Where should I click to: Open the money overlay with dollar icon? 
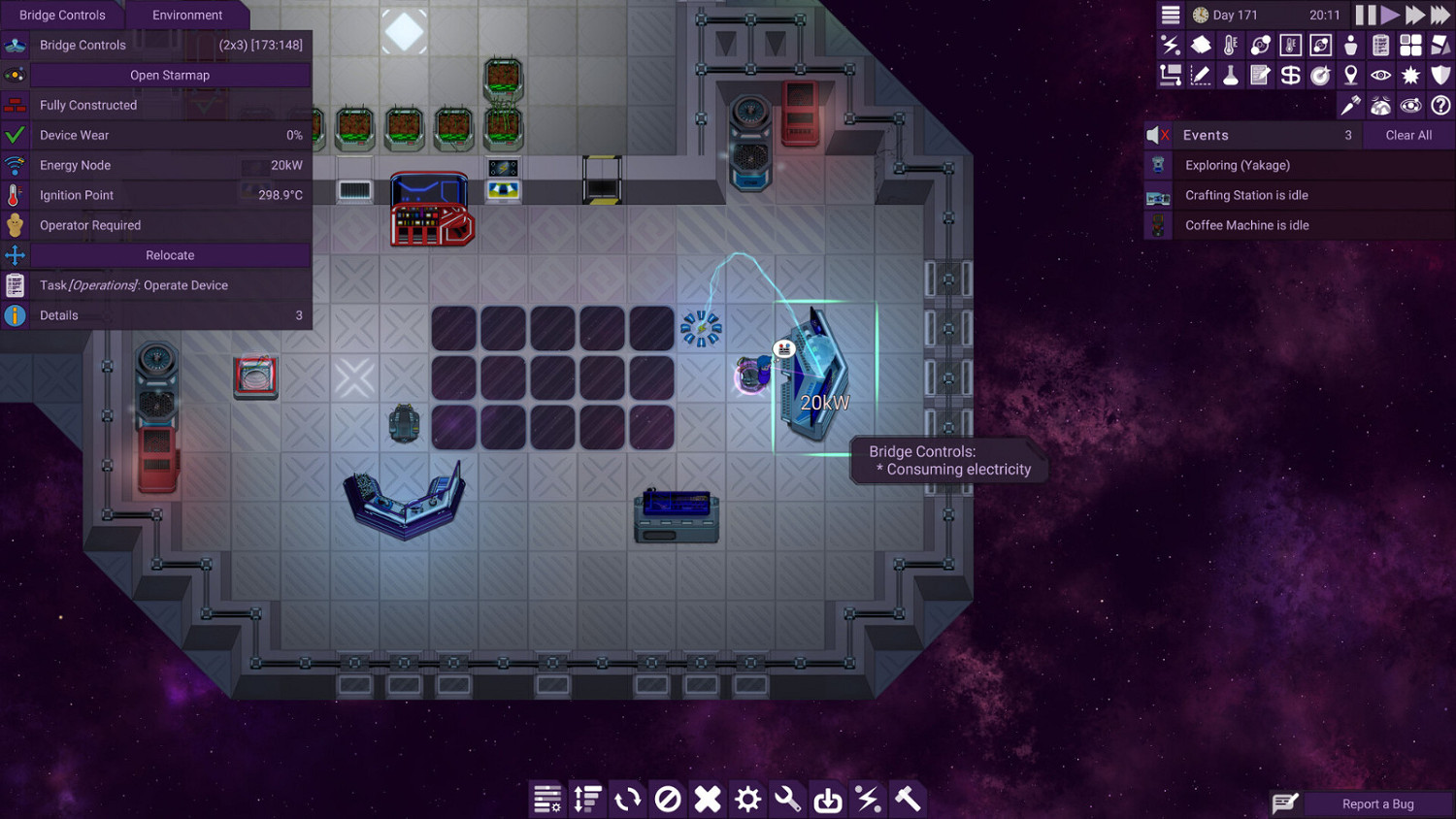coord(1291,75)
